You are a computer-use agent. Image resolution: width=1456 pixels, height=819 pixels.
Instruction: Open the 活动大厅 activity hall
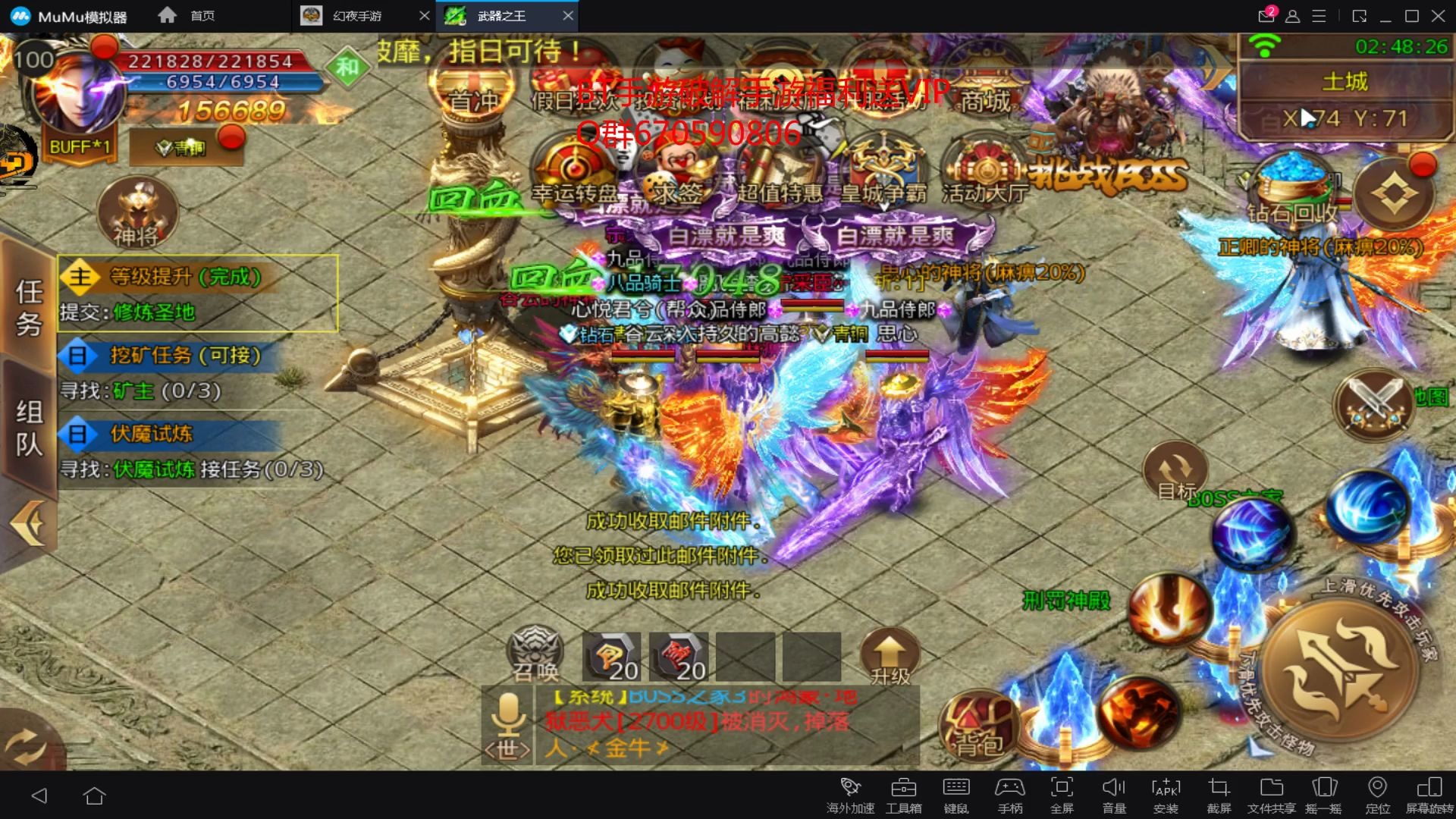point(984,172)
